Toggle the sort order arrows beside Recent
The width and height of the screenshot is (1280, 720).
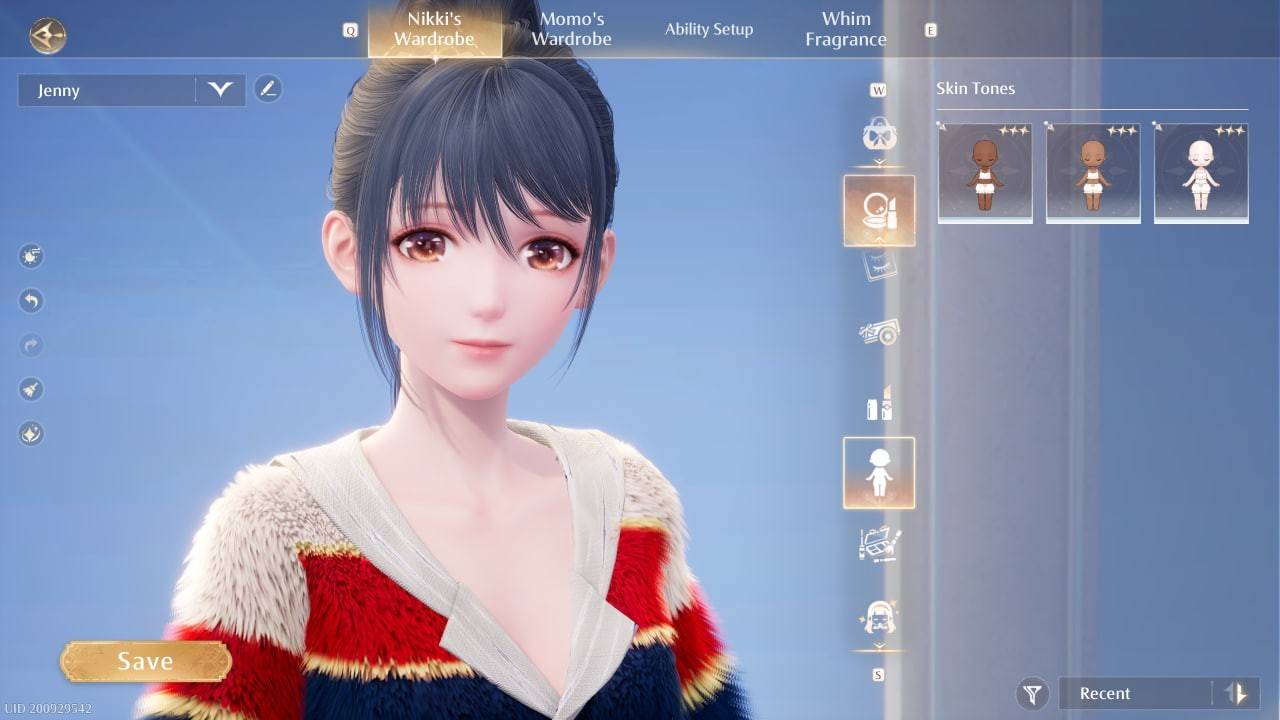pos(1237,693)
